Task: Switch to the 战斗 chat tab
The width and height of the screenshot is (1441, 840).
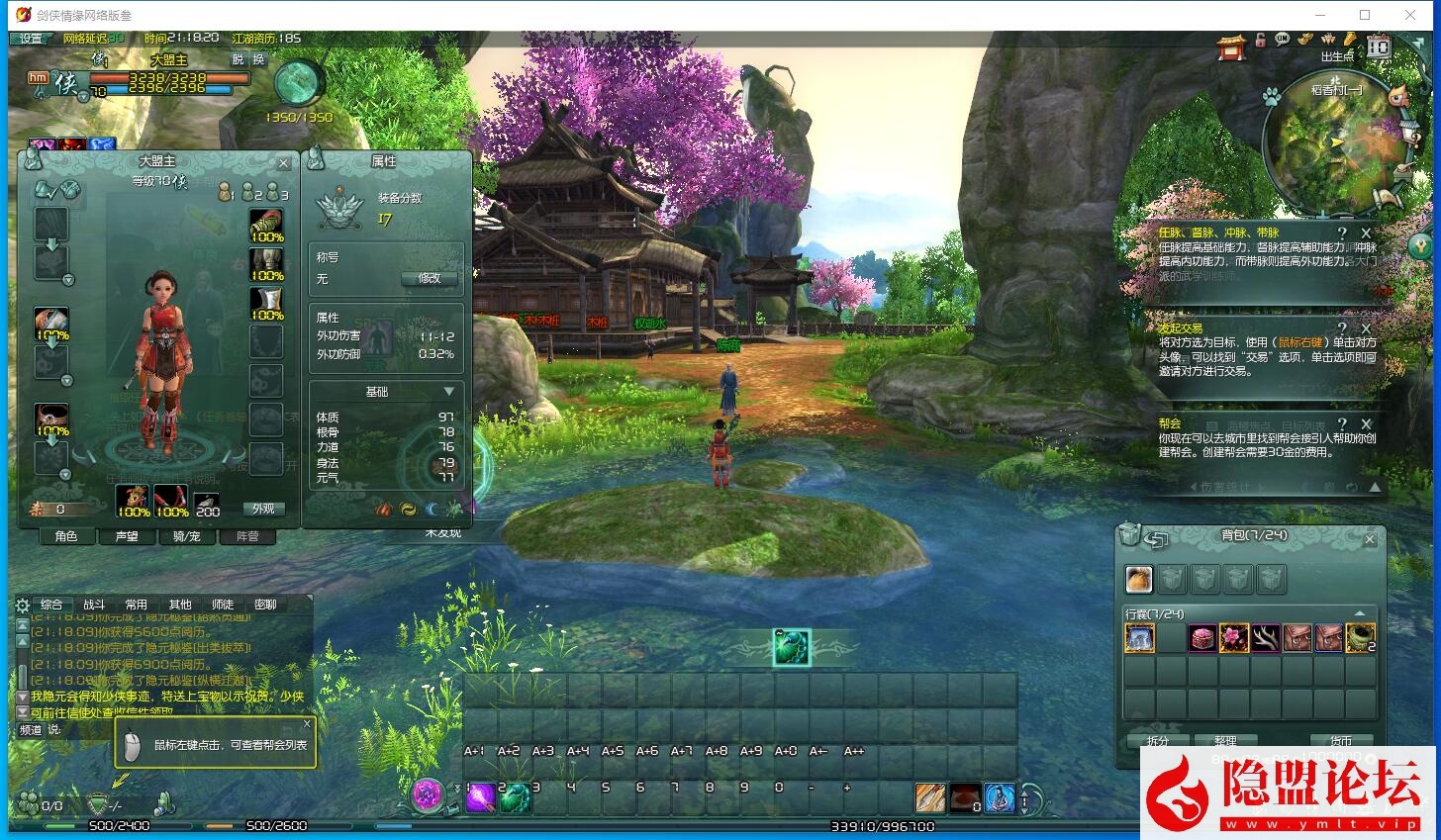Action: click(x=95, y=605)
